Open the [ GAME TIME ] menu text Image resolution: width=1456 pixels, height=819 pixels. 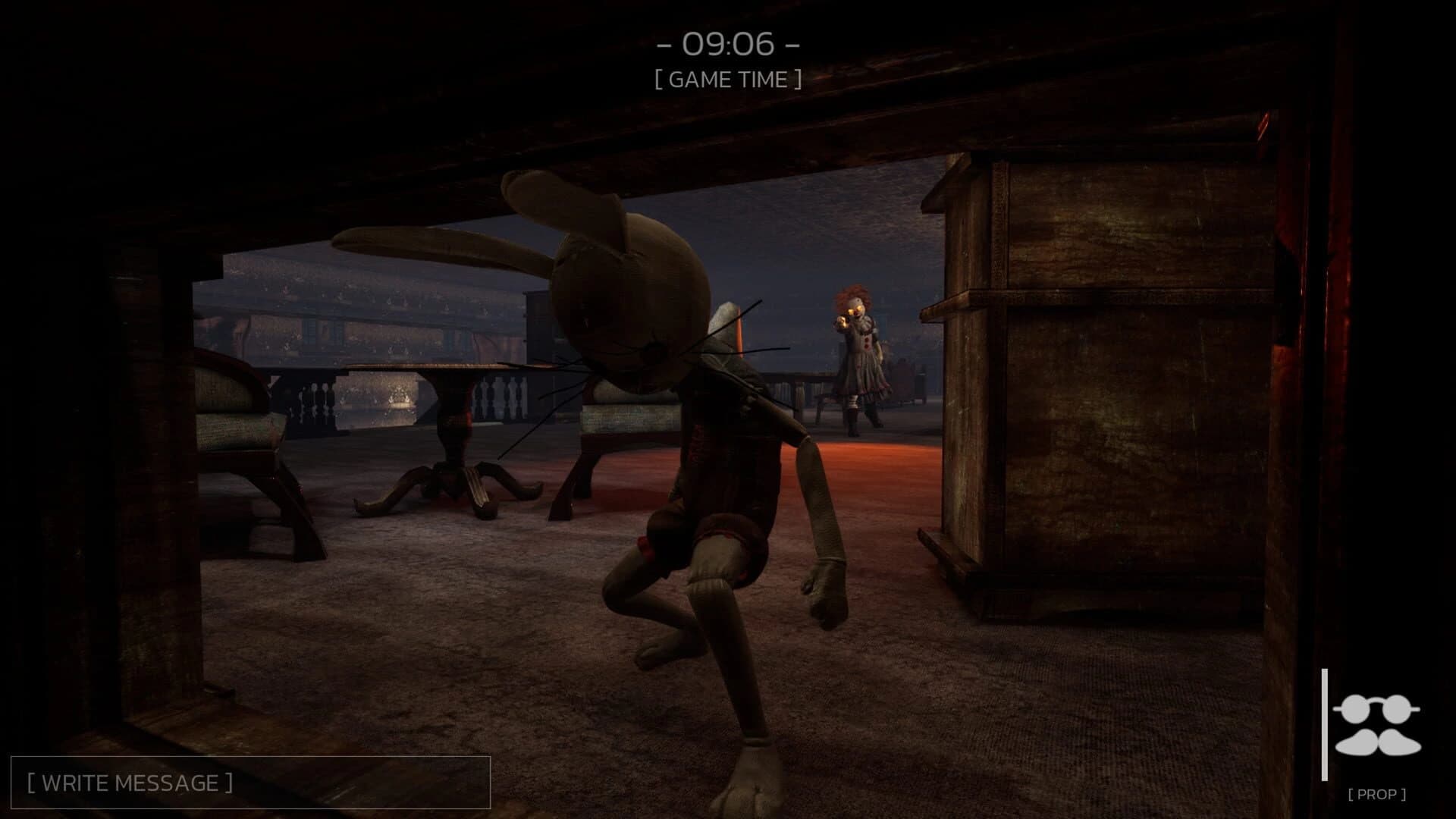click(x=730, y=79)
